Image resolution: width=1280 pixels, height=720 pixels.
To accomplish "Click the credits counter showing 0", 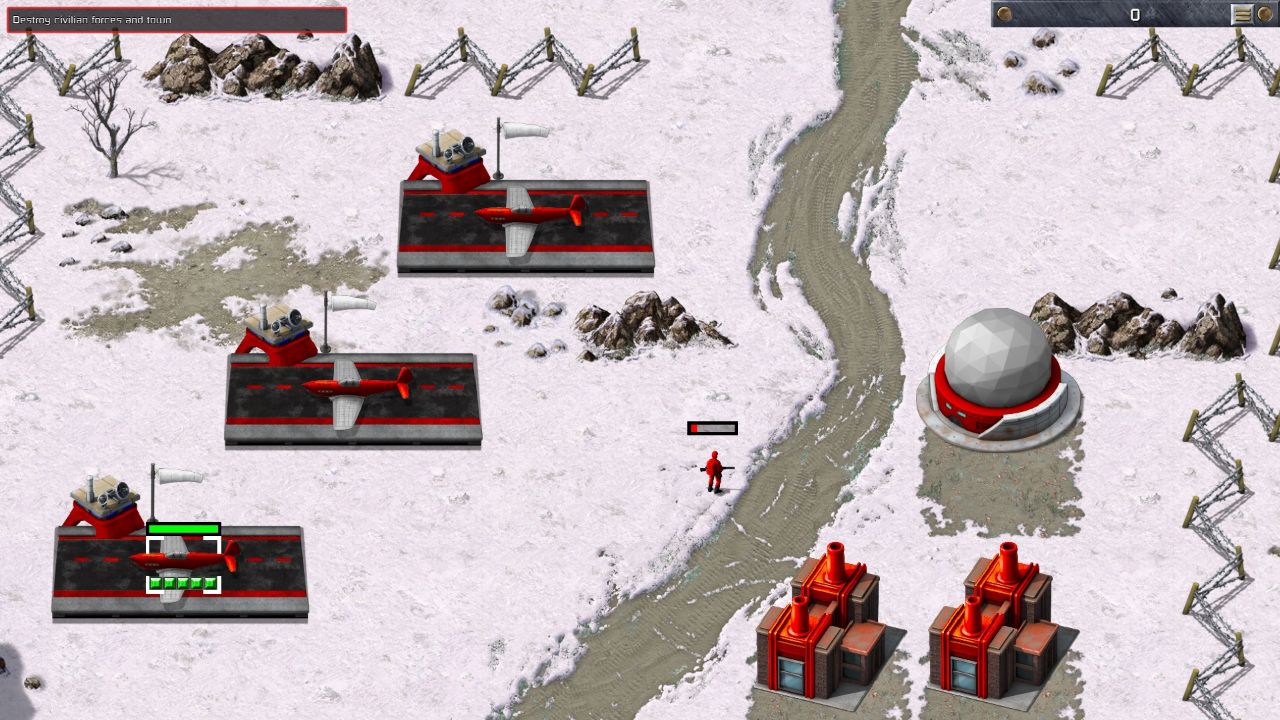I will tap(1134, 14).
